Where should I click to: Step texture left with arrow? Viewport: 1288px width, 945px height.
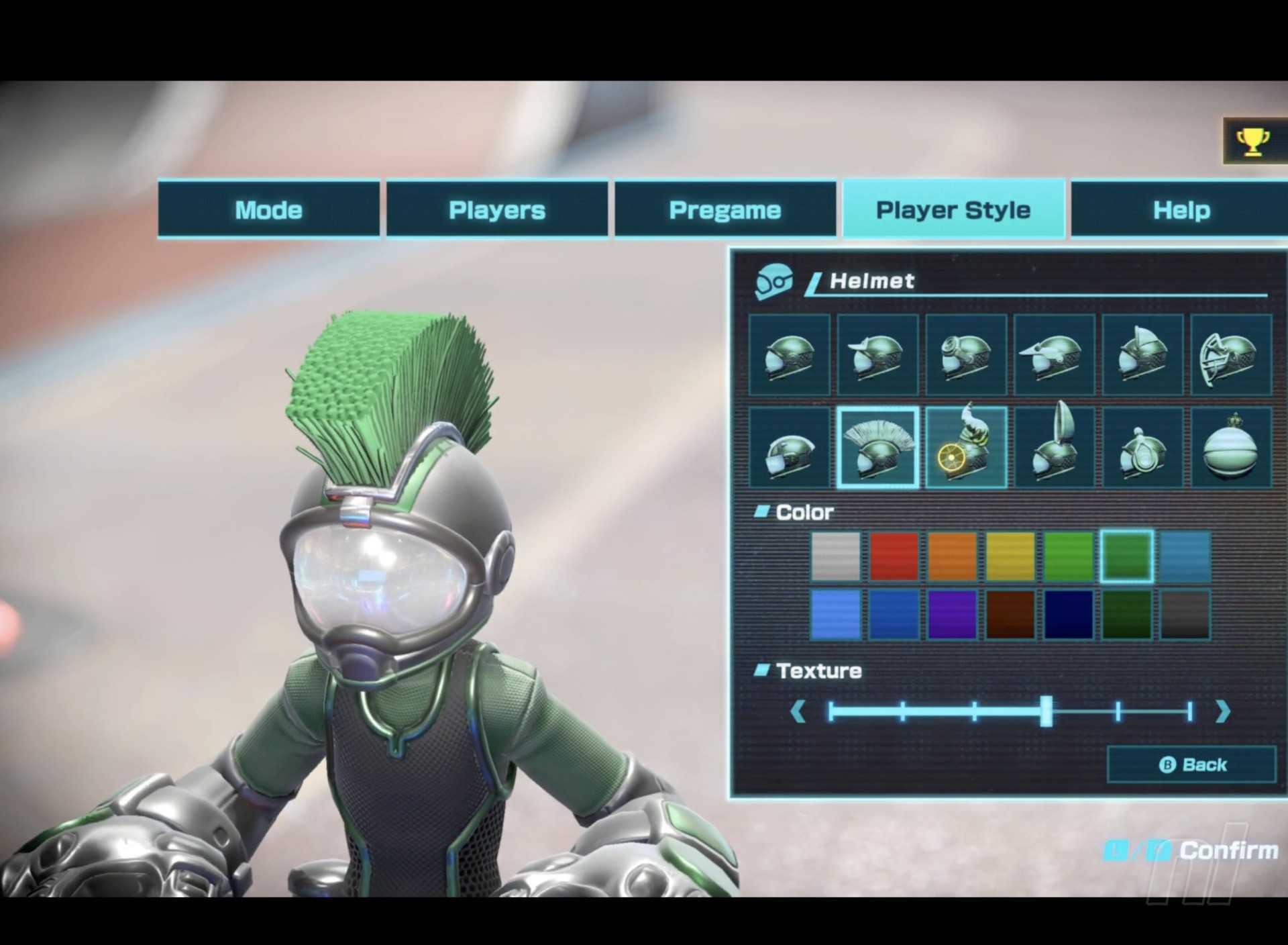[x=798, y=711]
